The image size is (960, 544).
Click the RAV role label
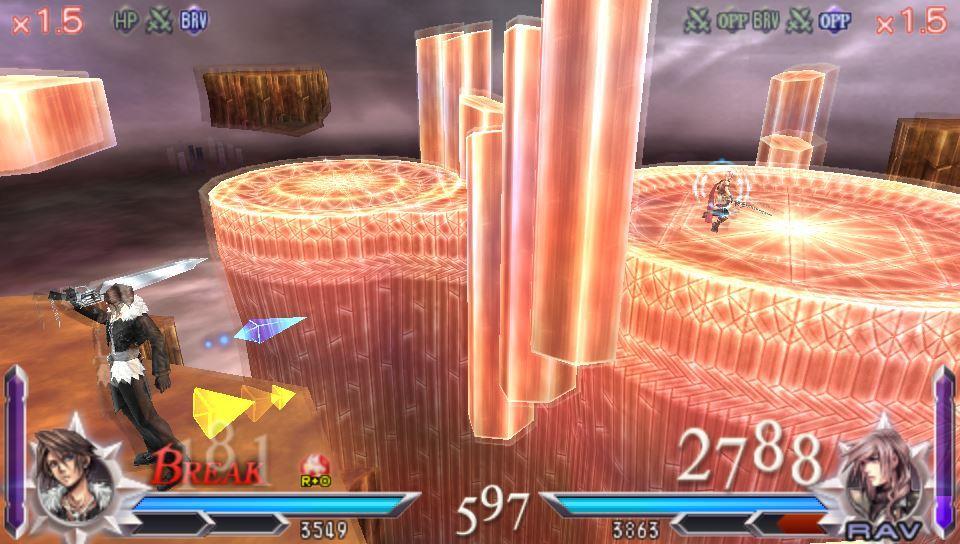click(x=877, y=529)
